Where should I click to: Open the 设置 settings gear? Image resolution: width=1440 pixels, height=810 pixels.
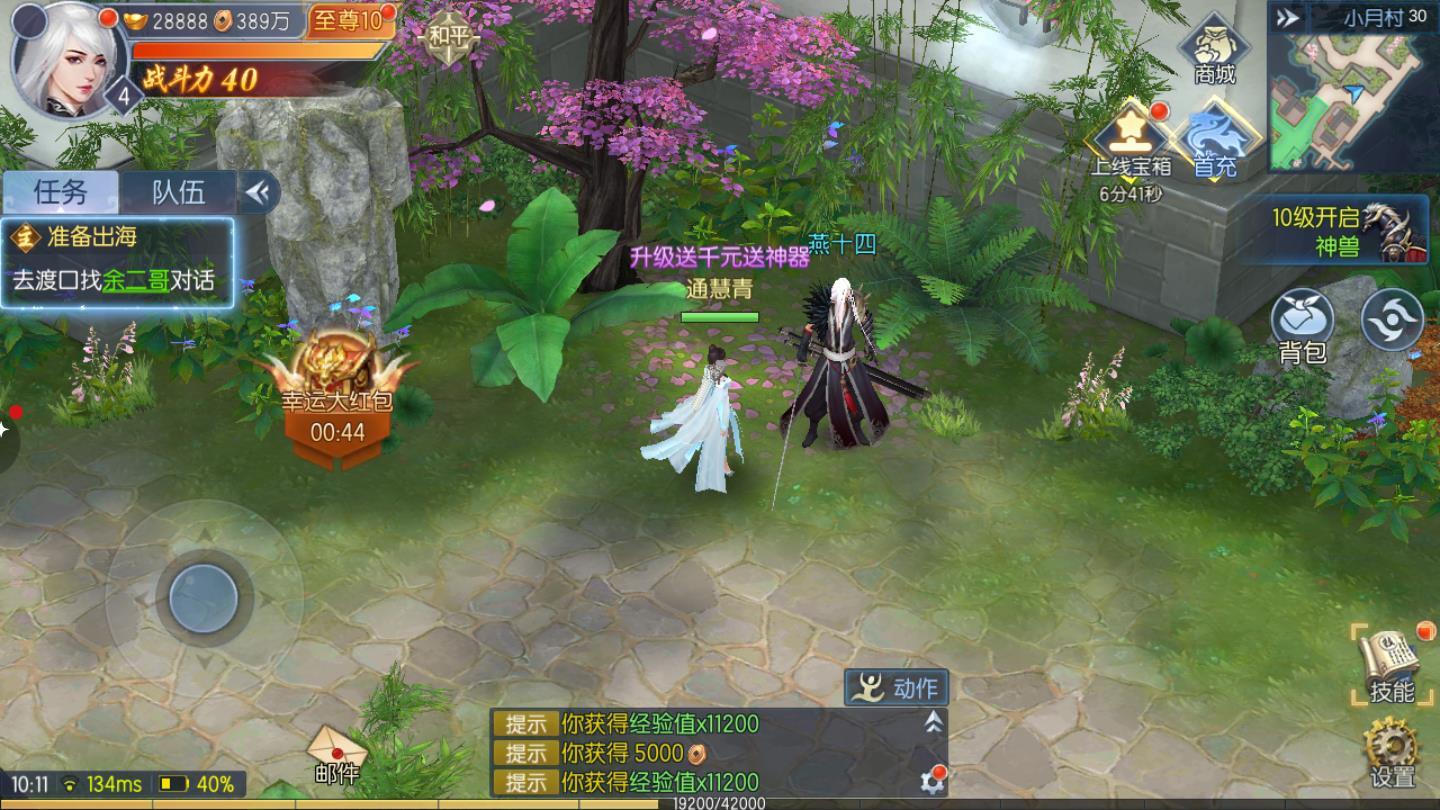pos(1391,753)
